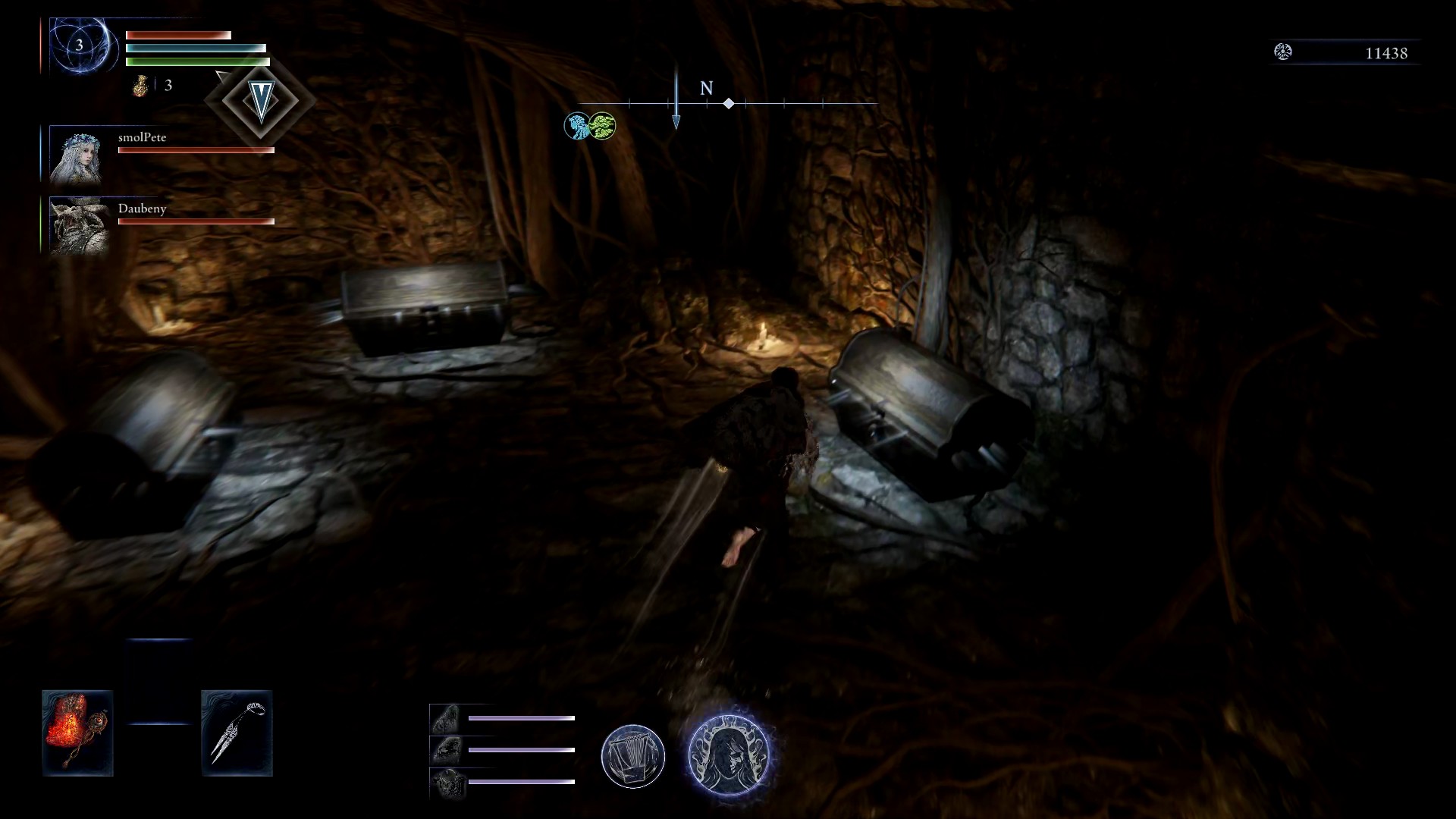
Task: Click the level 3 emblem
Action: point(80,45)
